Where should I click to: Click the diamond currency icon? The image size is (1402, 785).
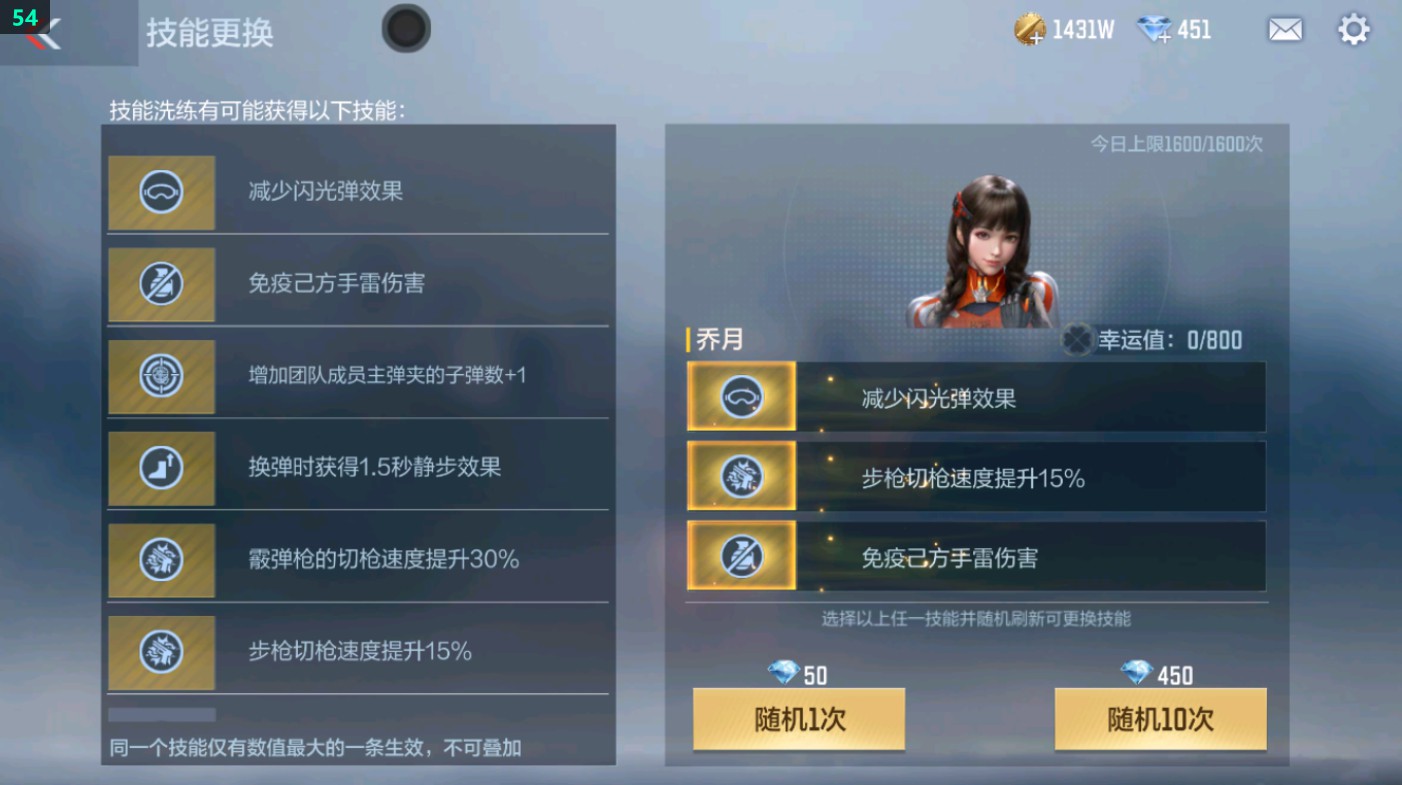(x=1156, y=30)
